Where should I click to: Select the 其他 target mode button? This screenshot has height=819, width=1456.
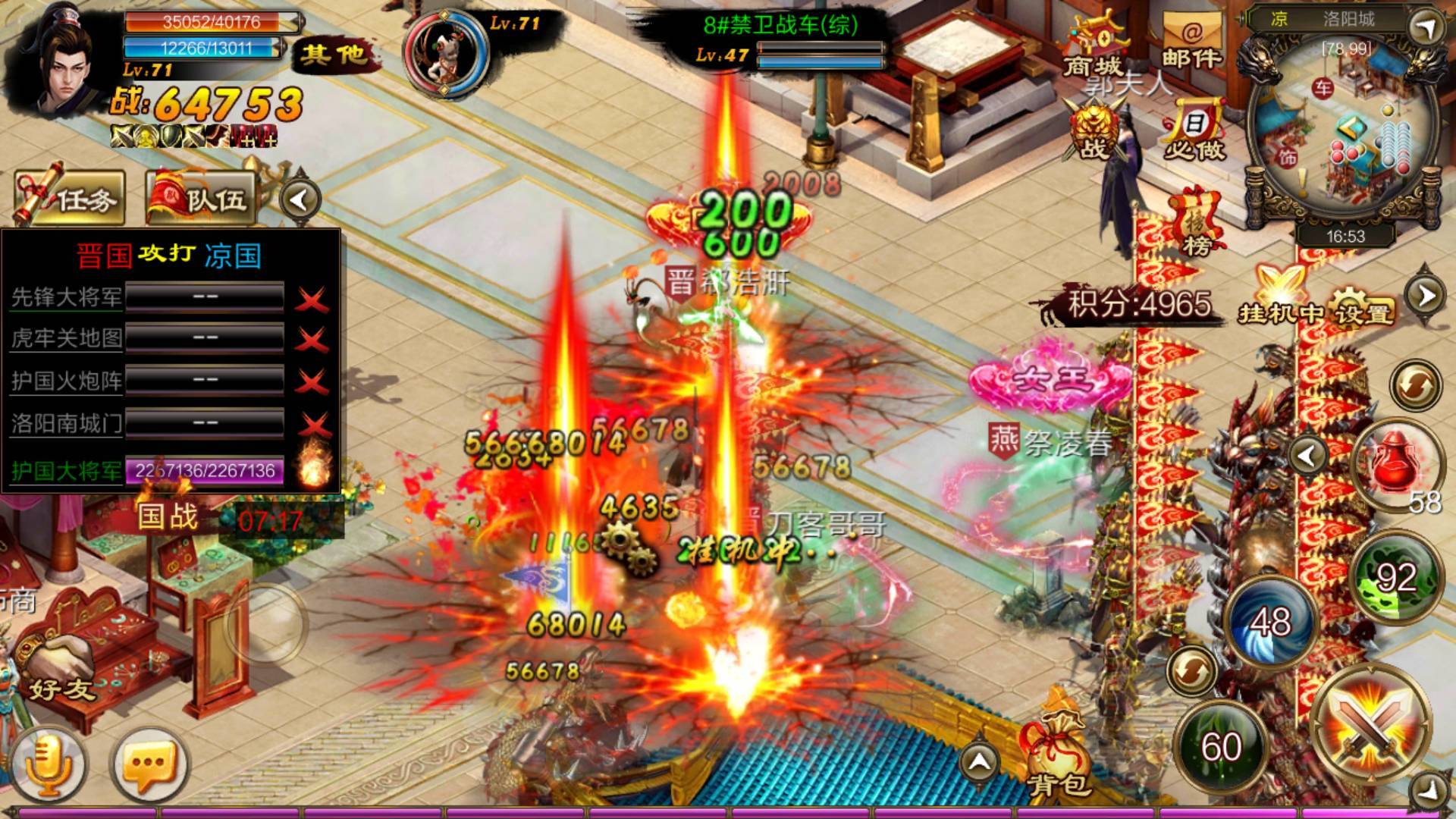click(333, 55)
